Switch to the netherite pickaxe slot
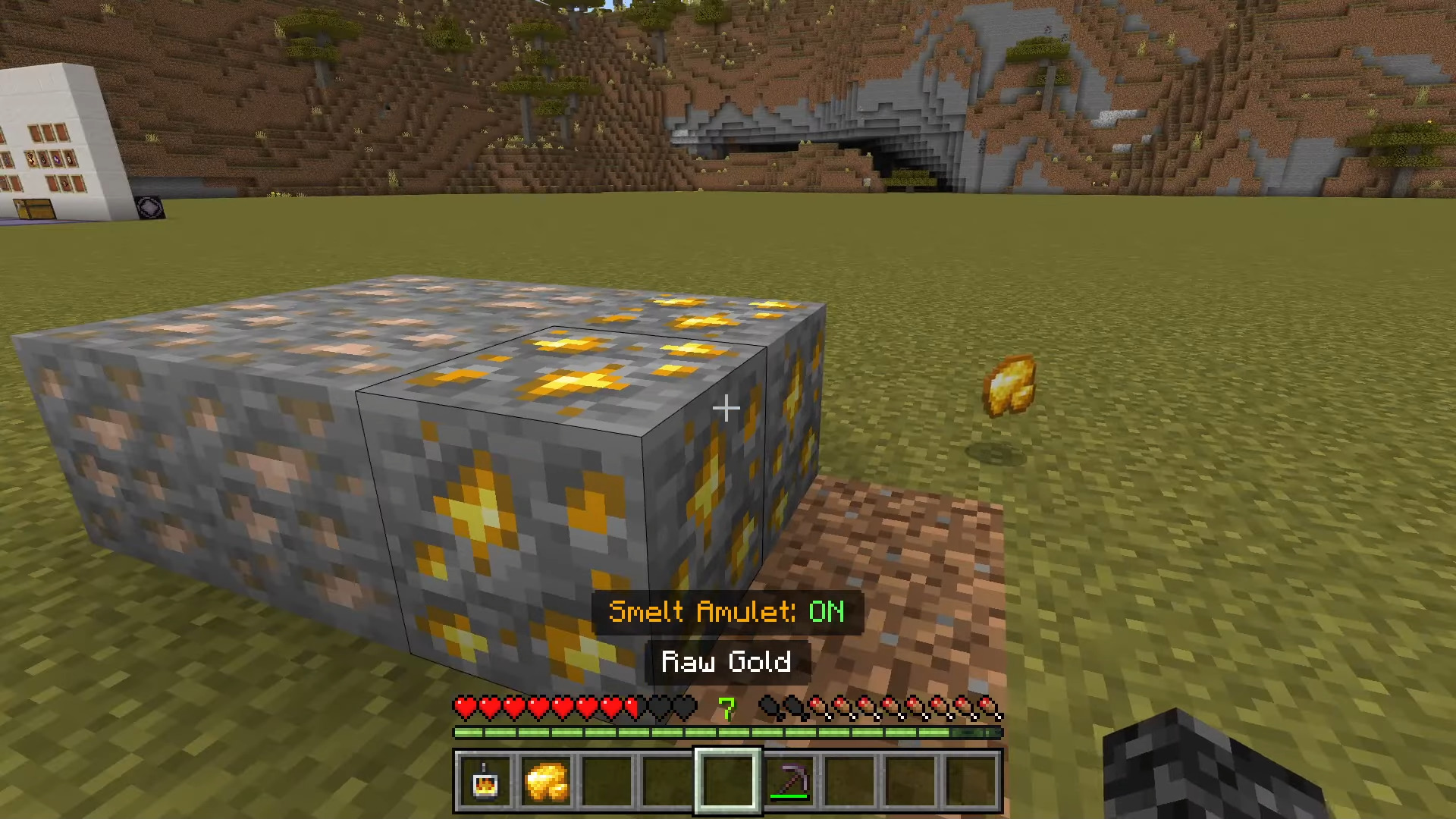 pyautogui.click(x=789, y=781)
